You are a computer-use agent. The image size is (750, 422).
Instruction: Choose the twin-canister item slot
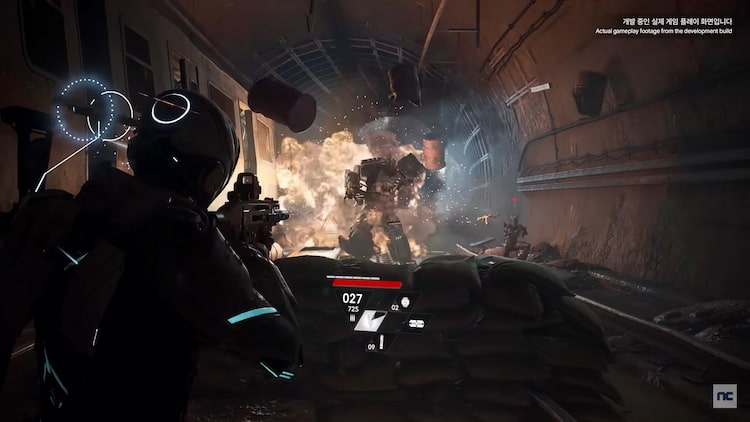coord(416,323)
